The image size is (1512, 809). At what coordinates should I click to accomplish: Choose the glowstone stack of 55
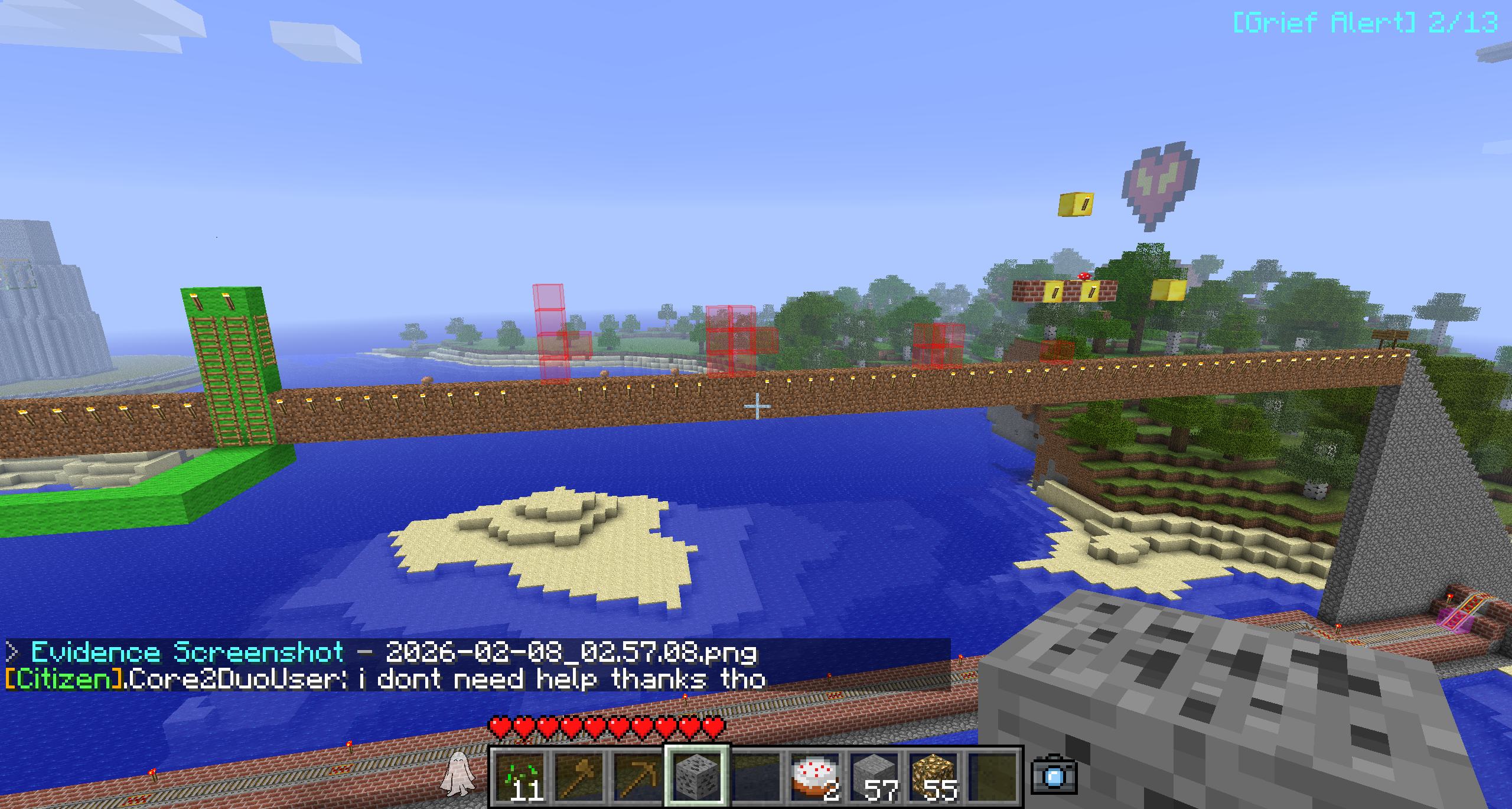point(934,776)
